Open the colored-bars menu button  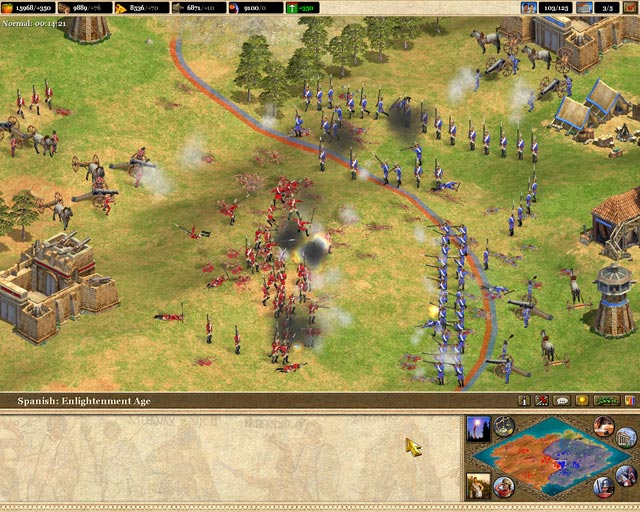[x=630, y=400]
